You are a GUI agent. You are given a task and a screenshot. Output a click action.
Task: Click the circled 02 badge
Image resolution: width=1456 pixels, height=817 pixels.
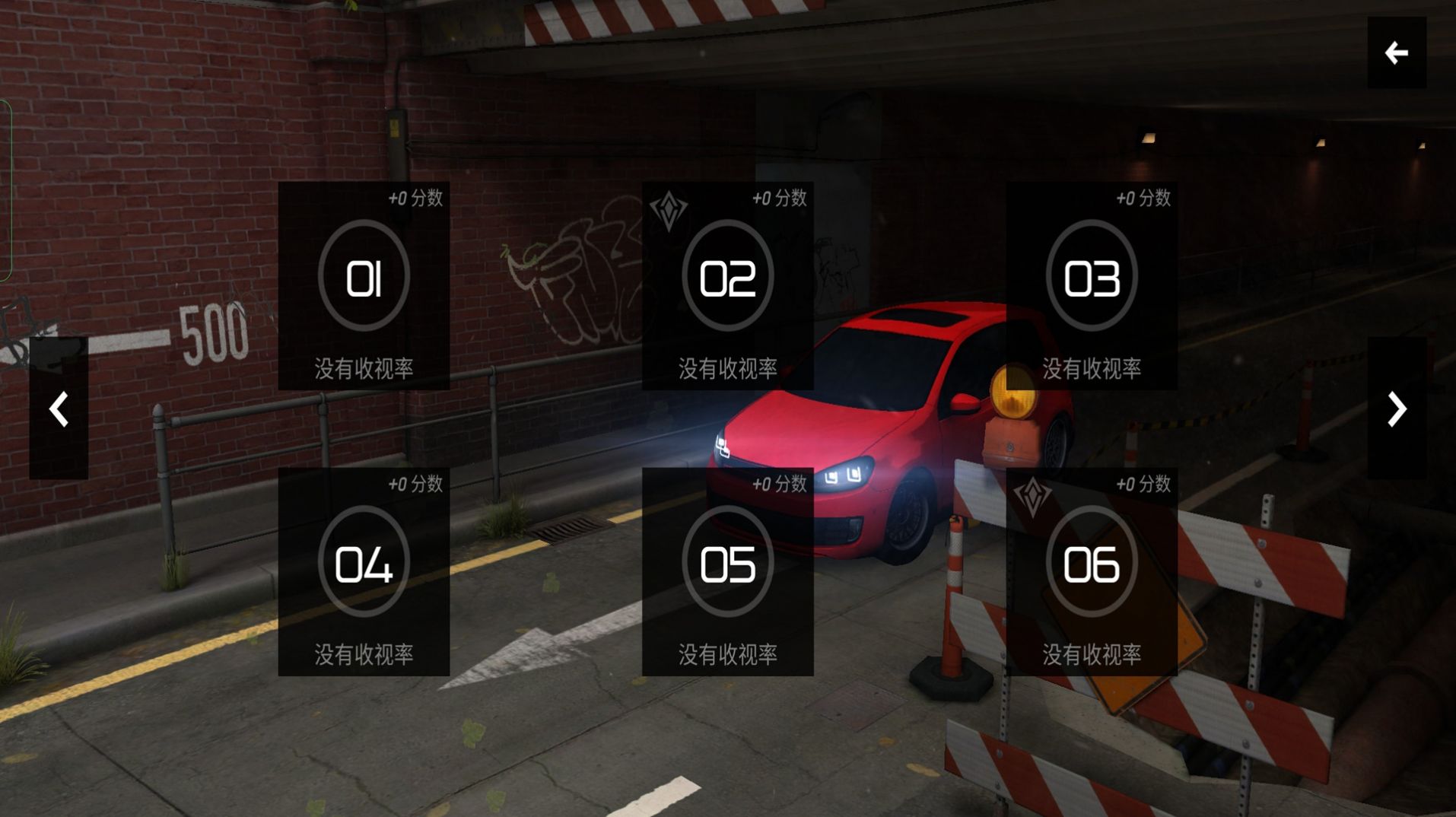[x=728, y=277]
